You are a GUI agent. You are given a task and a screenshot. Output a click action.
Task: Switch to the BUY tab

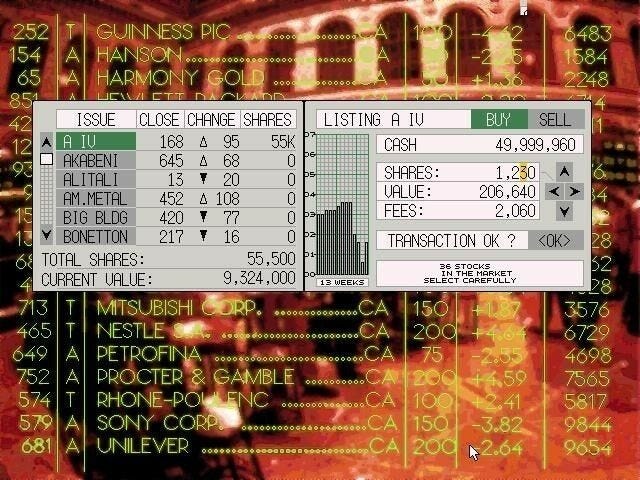498,120
